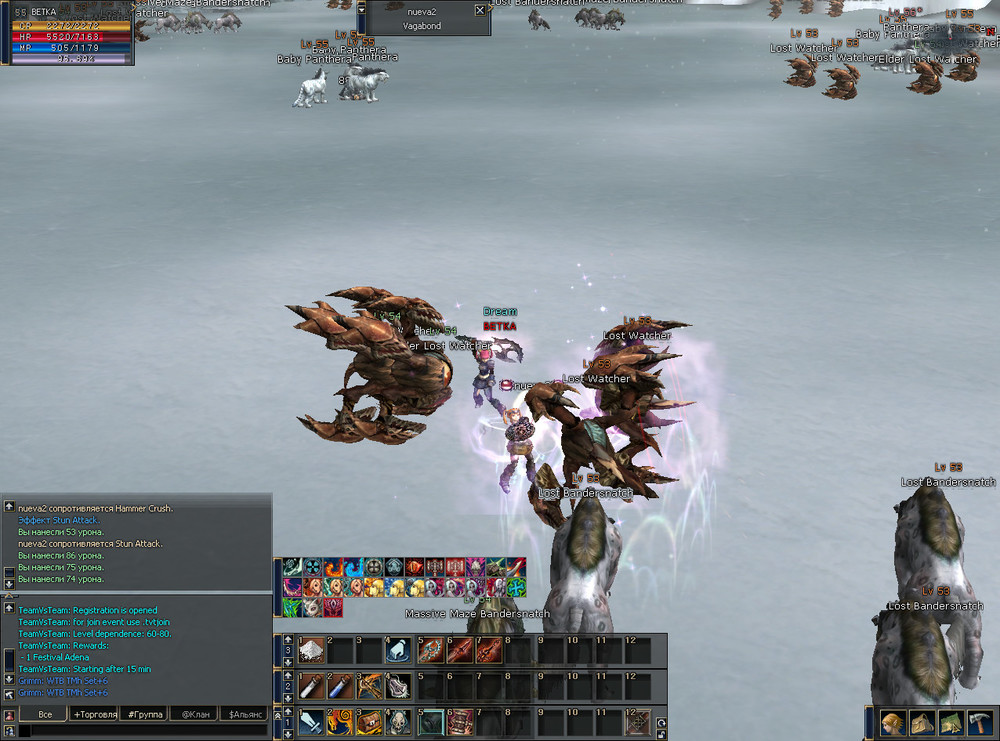The height and width of the screenshot is (741, 1000).
Task: Use the white potion on middle hotbar
Action: 312,686
